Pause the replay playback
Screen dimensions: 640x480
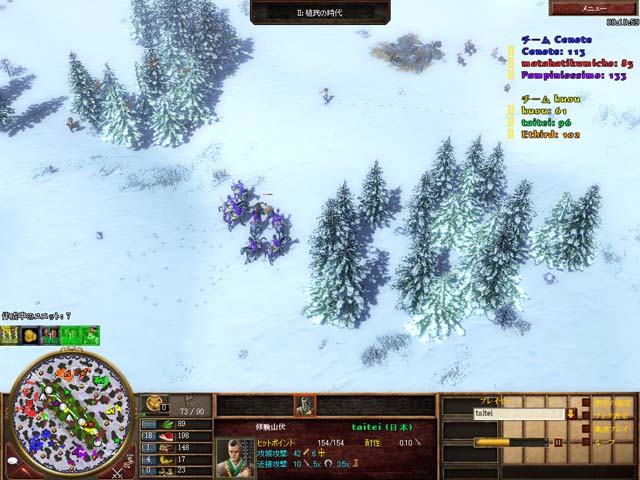coord(556,441)
